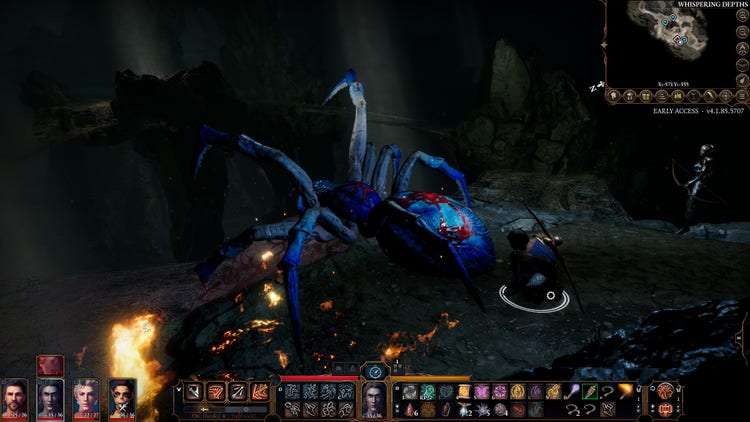Image resolution: width=750 pixels, height=422 pixels.
Task: Select the bearded party member portrait
Action: pos(14,398)
